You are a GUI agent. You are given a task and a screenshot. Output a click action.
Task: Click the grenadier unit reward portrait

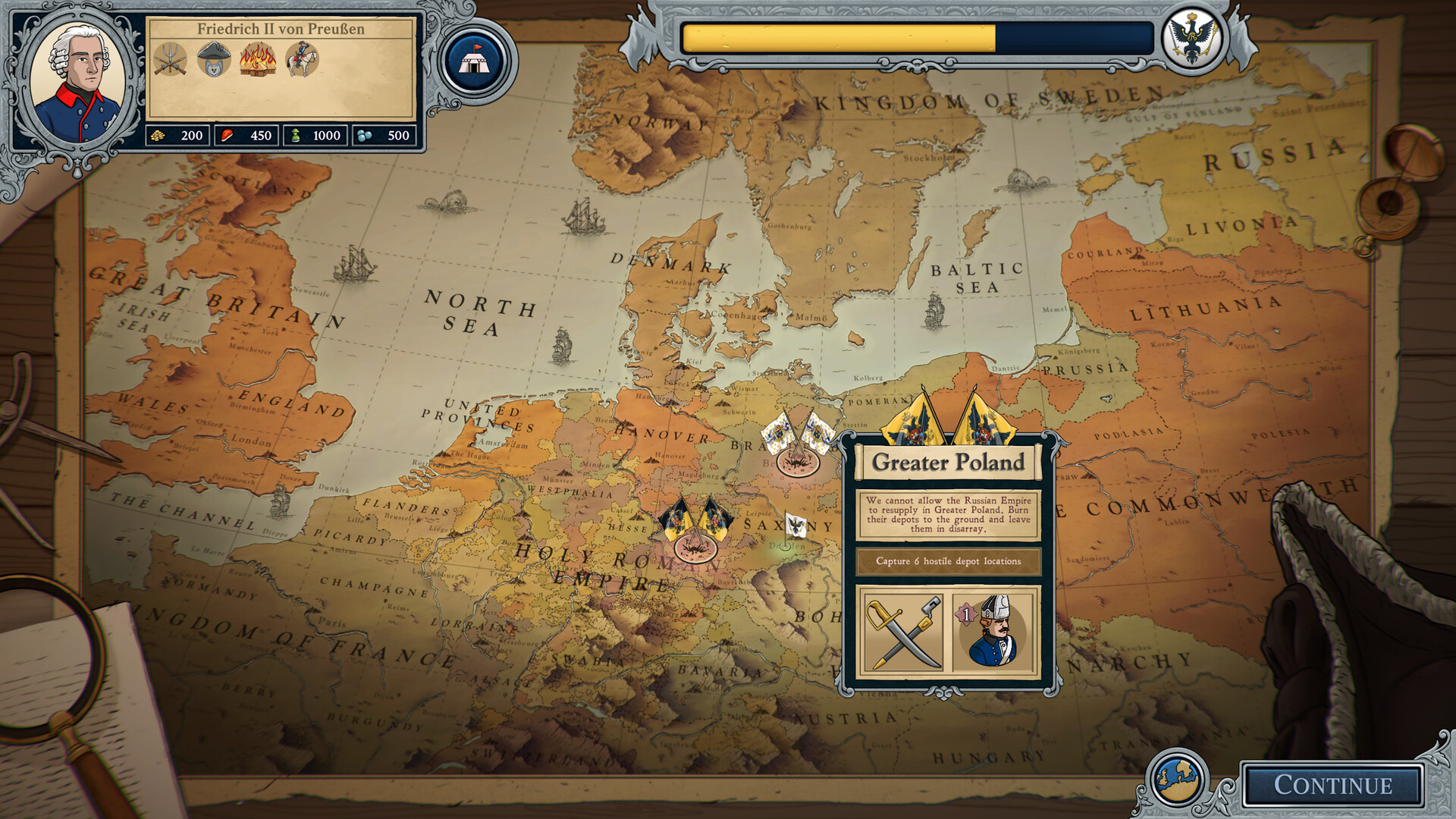point(993,632)
